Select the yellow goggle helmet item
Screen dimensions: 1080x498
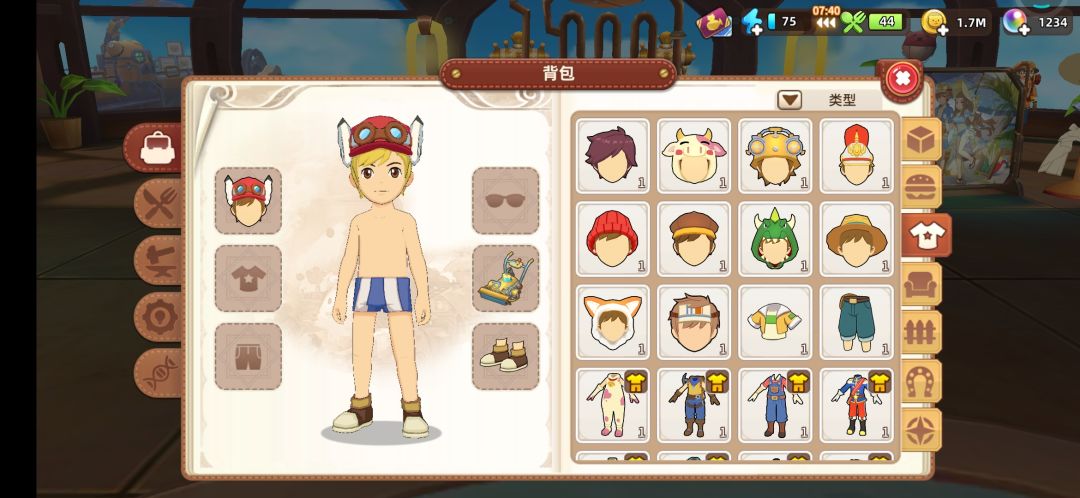click(x=777, y=155)
